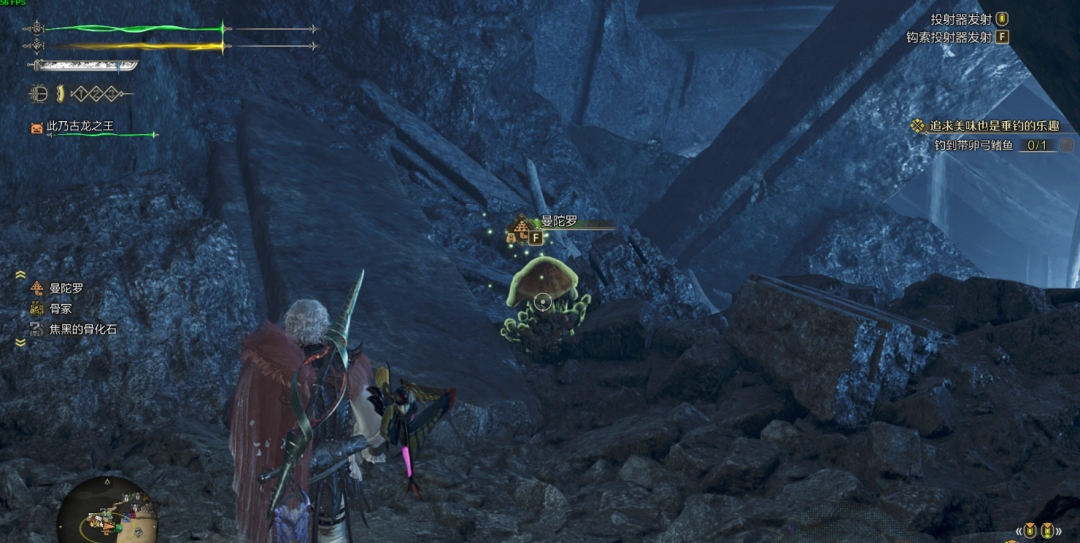The height and width of the screenshot is (543, 1080).
Task: Open the circular minimap
Action: click(104, 512)
